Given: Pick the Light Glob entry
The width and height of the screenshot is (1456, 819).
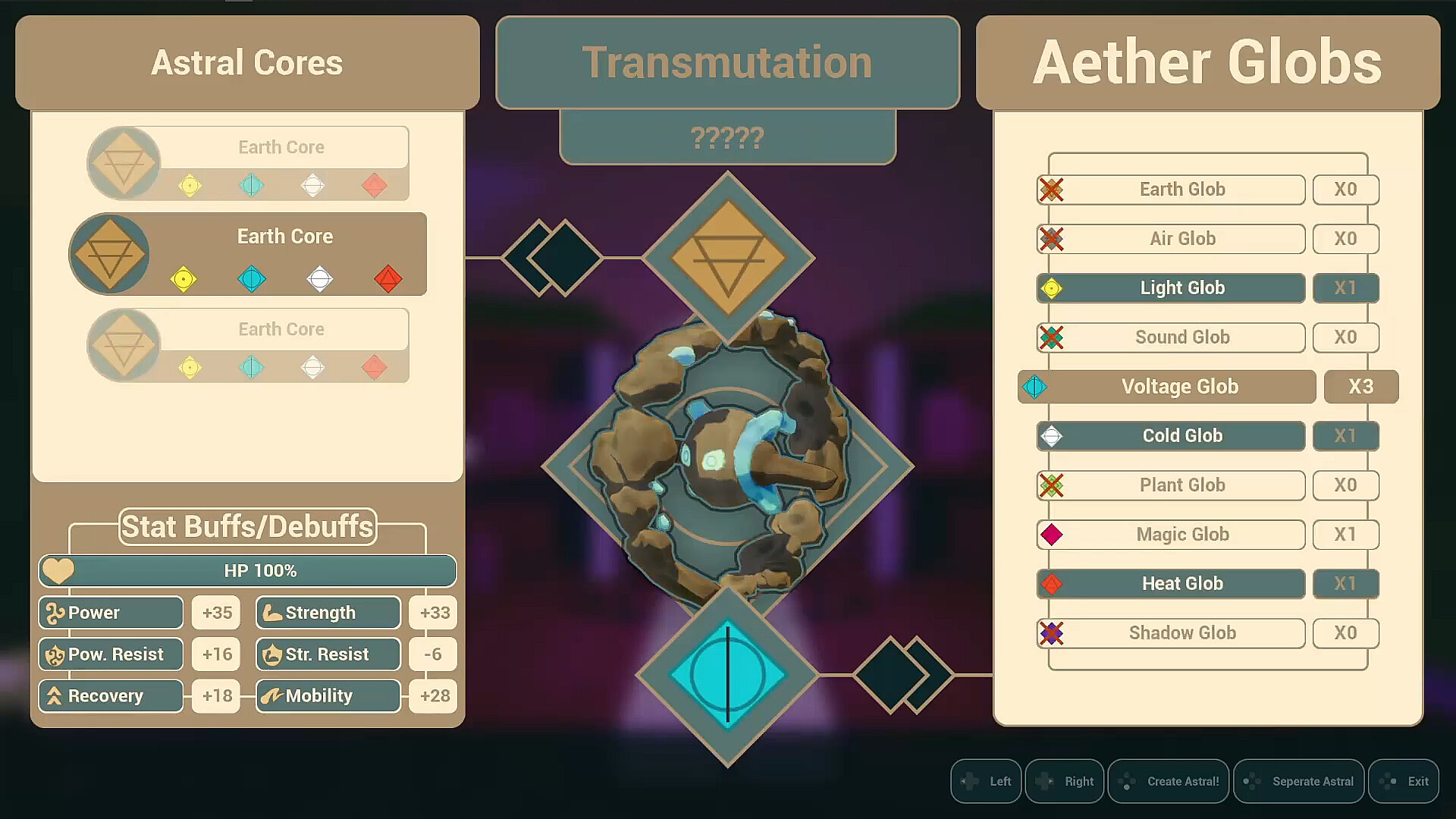Looking at the screenshot, I should coord(1181,288).
